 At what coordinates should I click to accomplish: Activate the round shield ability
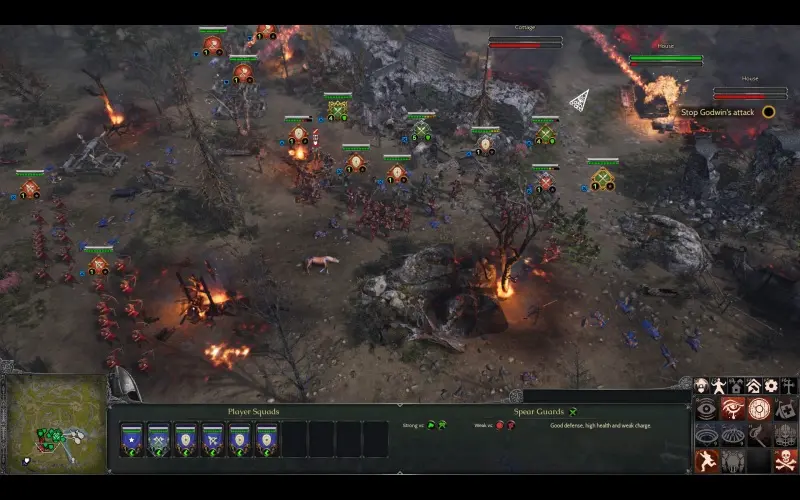tap(759, 409)
